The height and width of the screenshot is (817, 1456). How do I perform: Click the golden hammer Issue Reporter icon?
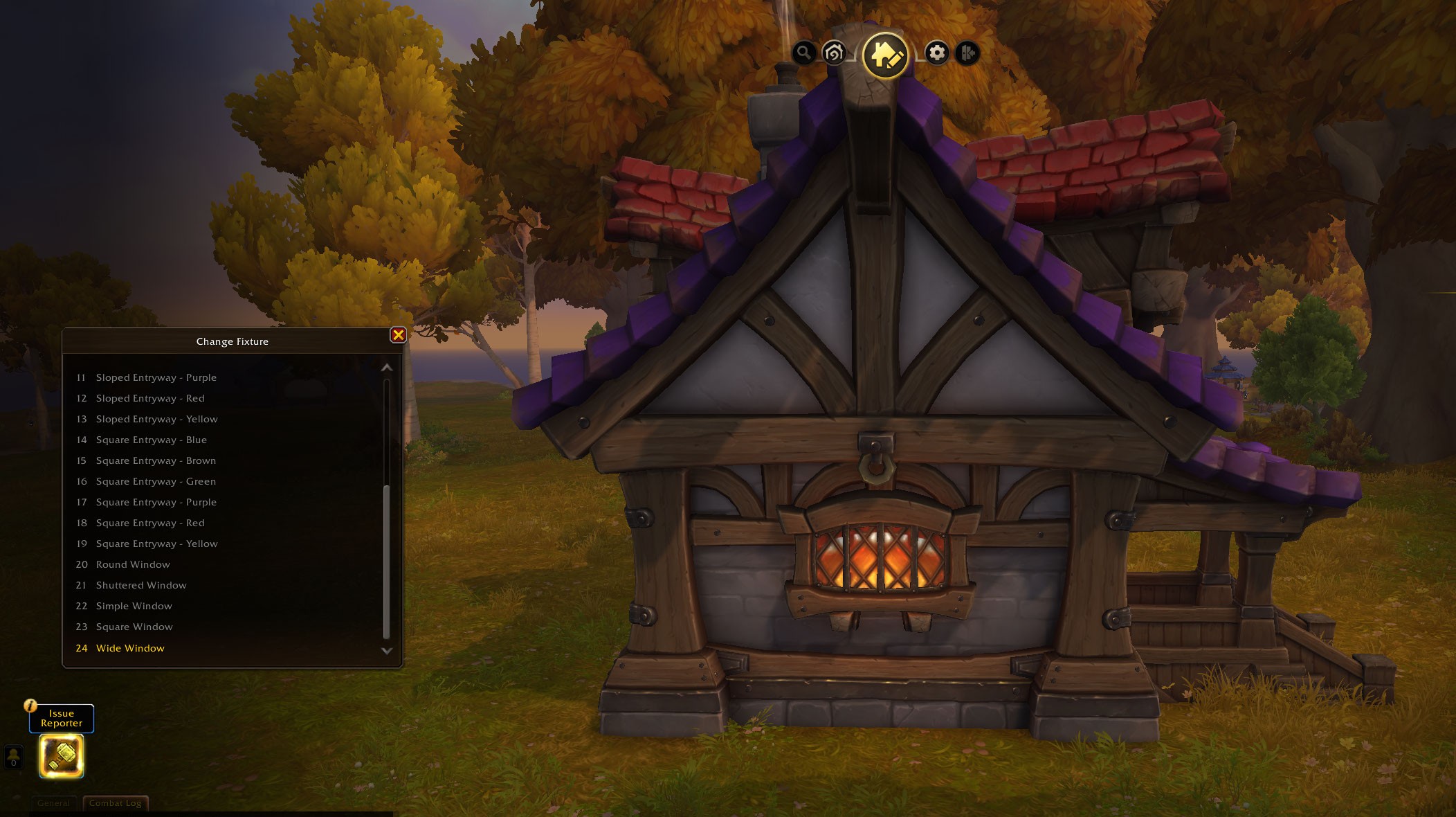(62, 755)
